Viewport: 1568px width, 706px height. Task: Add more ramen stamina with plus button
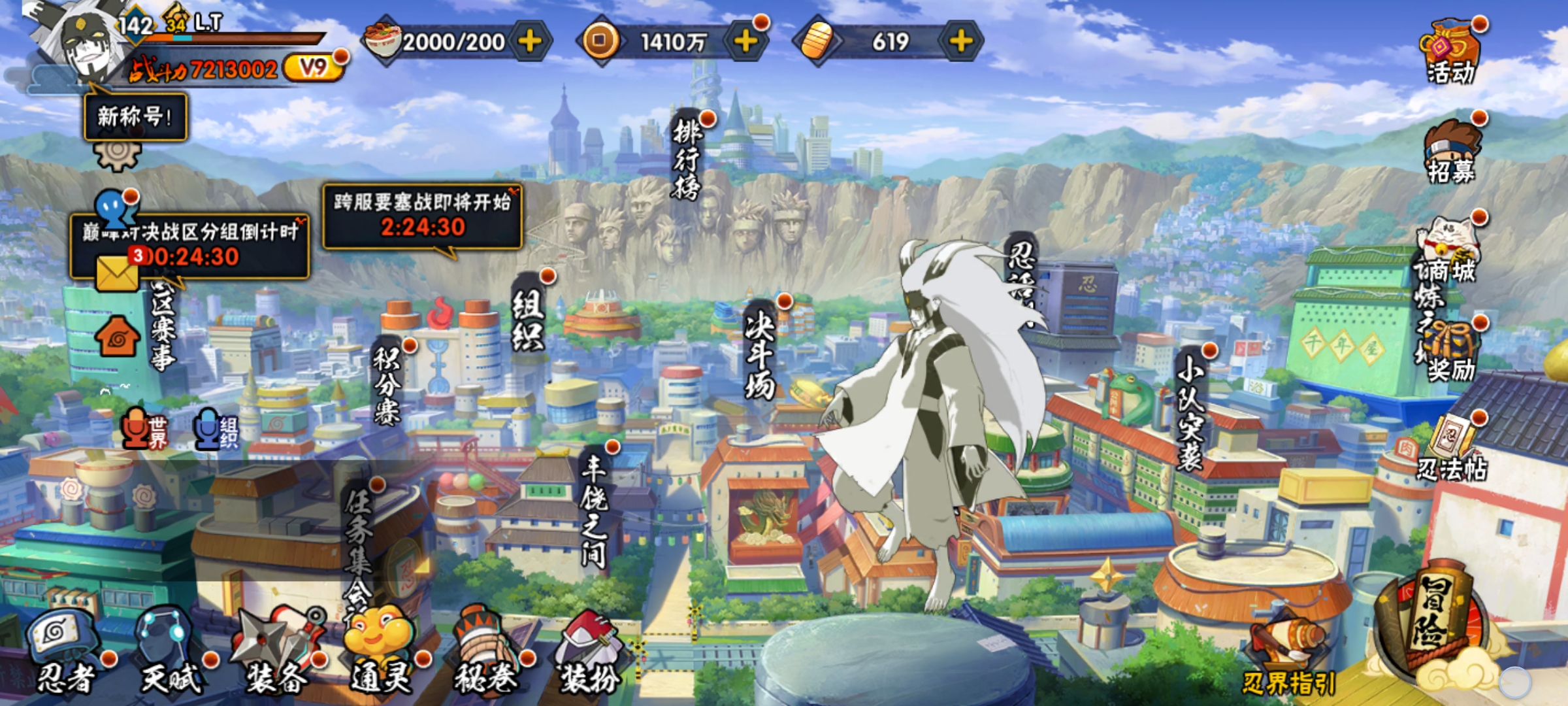pyautogui.click(x=529, y=42)
